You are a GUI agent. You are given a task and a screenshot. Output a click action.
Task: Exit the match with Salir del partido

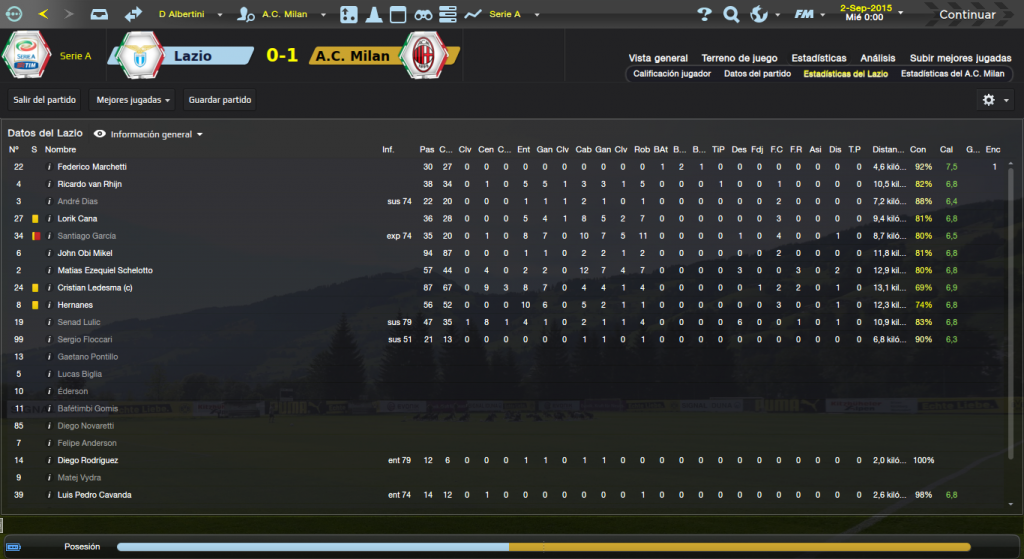pos(44,100)
